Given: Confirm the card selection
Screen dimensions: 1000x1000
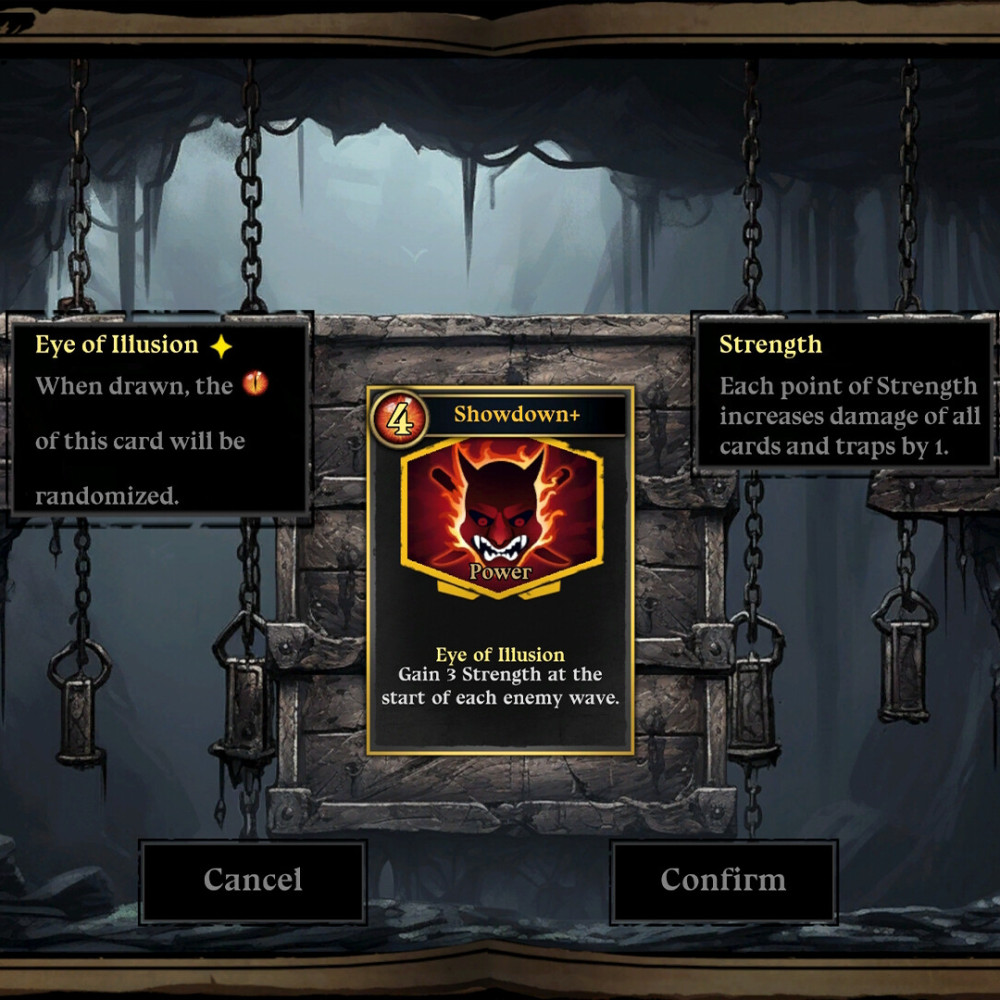Looking at the screenshot, I should tap(723, 880).
